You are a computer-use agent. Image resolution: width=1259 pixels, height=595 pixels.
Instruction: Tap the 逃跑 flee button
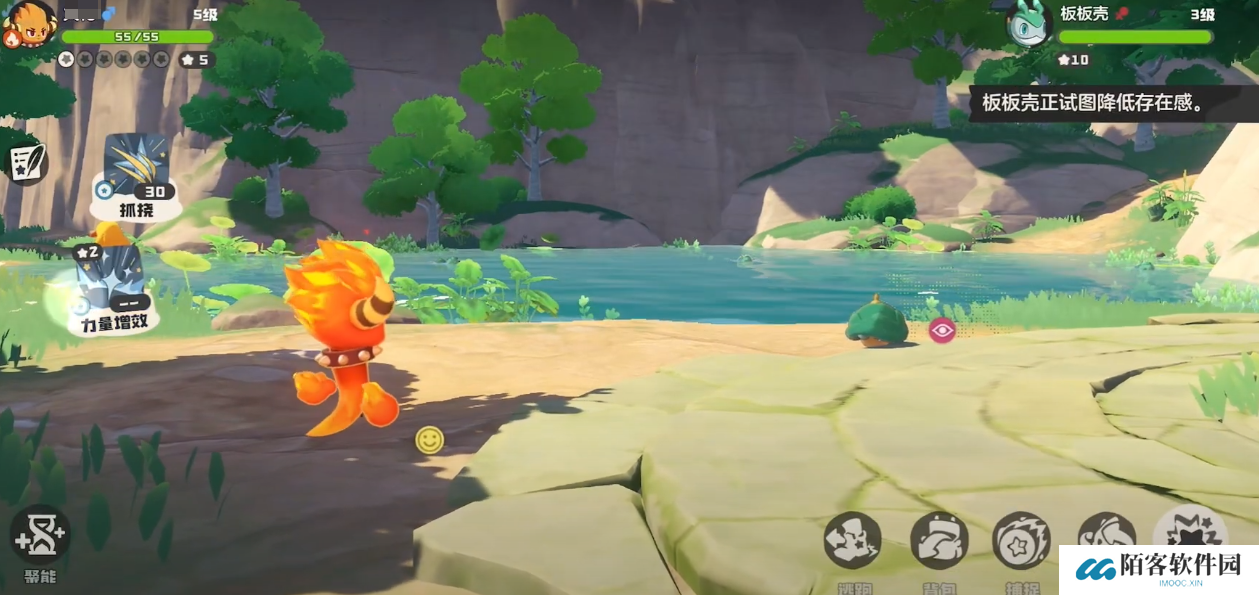[852, 542]
